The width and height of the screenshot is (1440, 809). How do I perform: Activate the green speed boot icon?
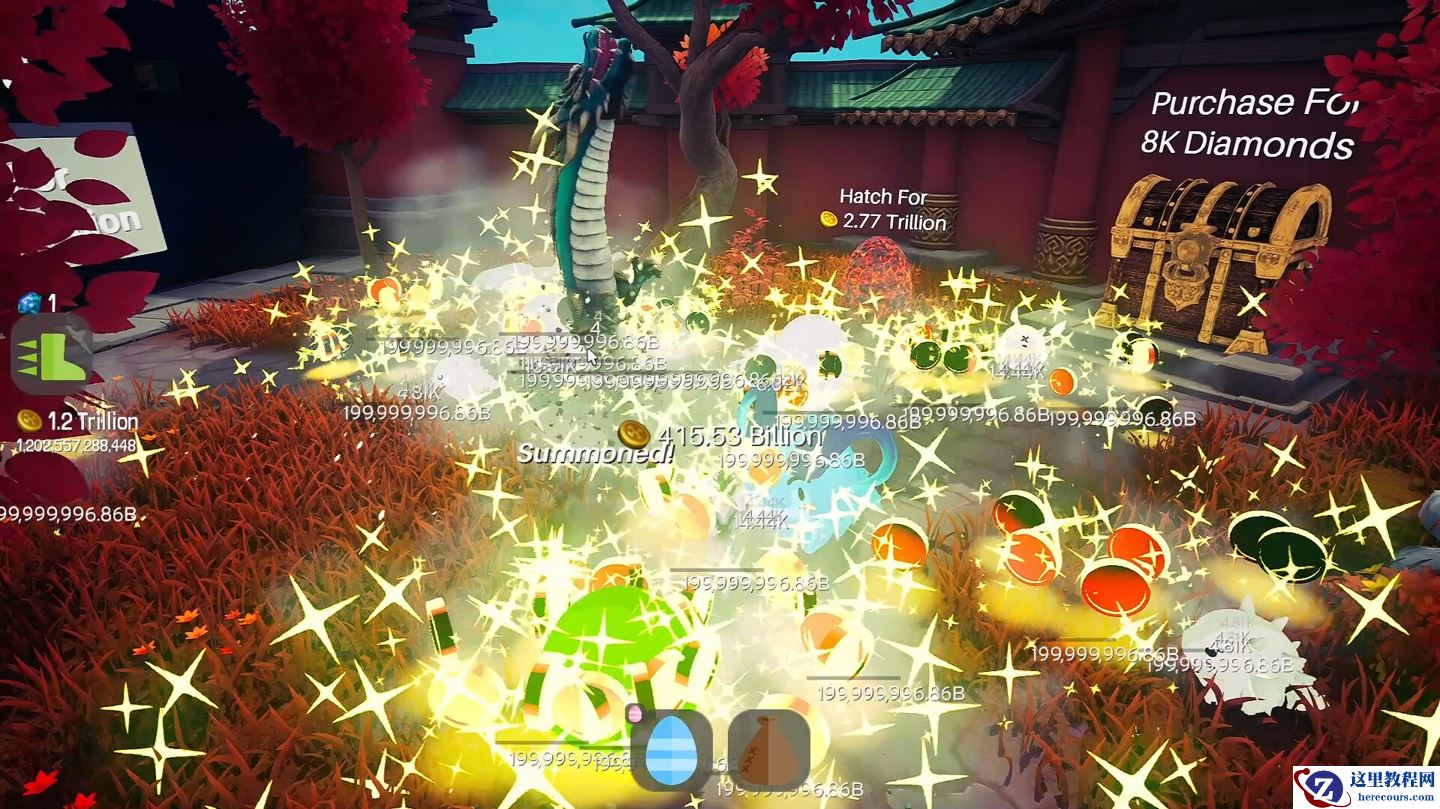[51, 354]
